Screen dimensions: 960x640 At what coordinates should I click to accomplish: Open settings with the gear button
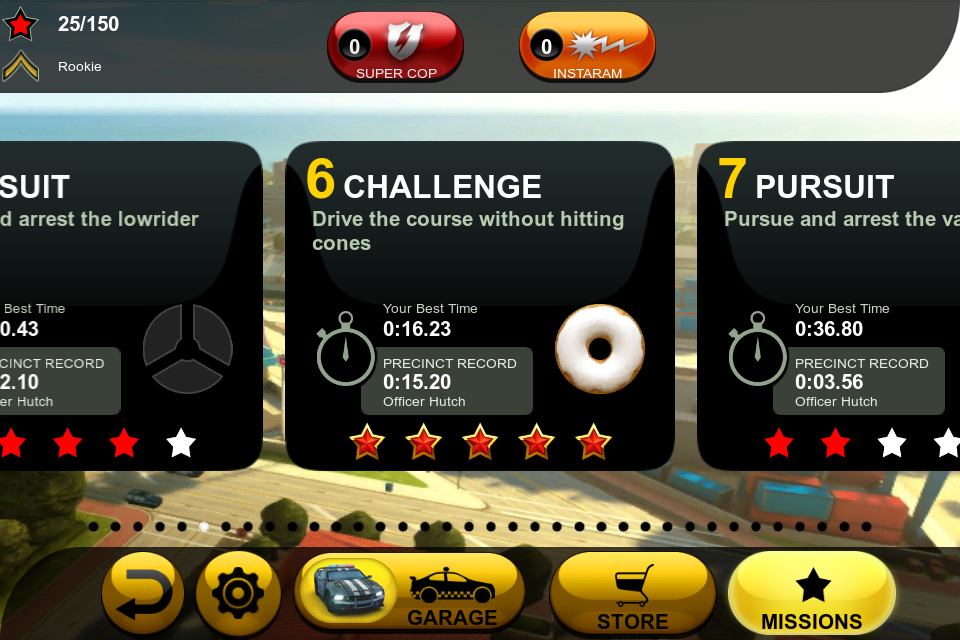238,594
